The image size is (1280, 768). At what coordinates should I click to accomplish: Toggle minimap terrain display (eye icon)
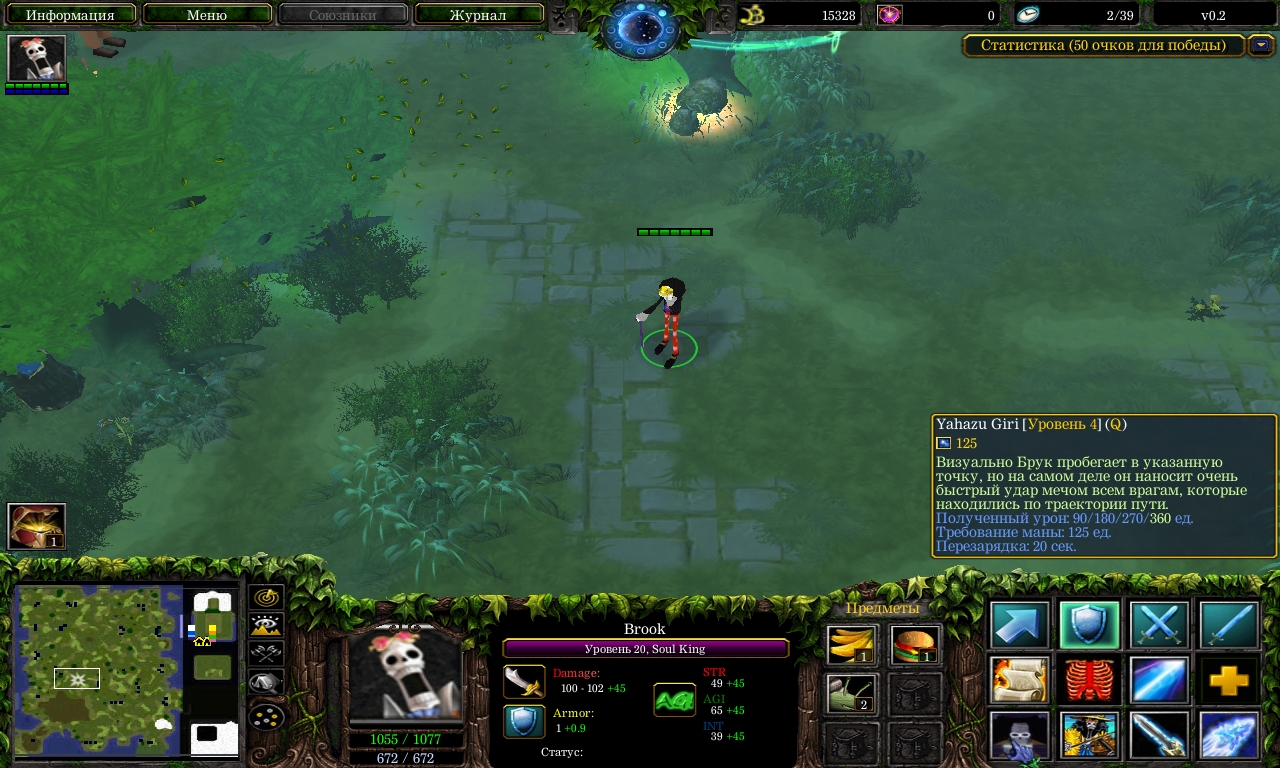(x=266, y=626)
